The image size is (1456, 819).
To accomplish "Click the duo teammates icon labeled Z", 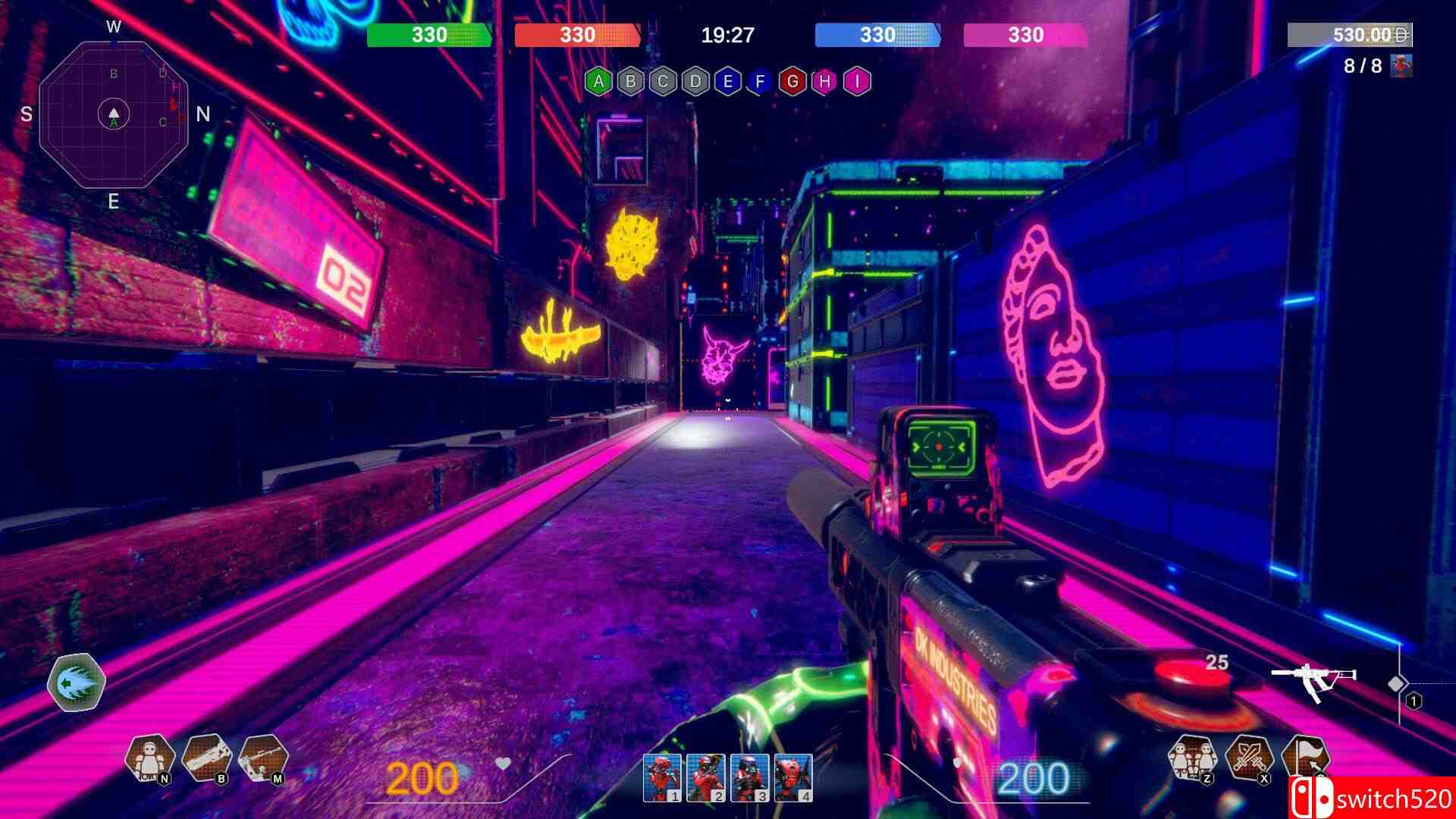I will coord(1192,758).
